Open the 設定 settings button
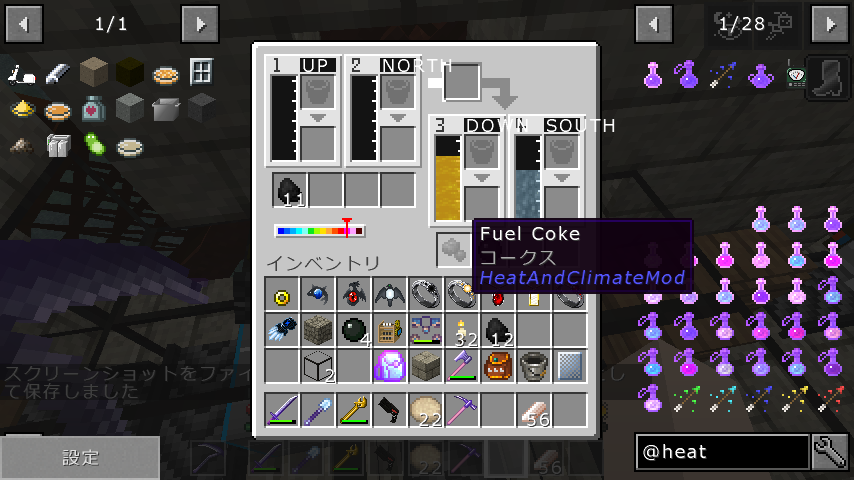854x480 pixels. tap(80, 458)
